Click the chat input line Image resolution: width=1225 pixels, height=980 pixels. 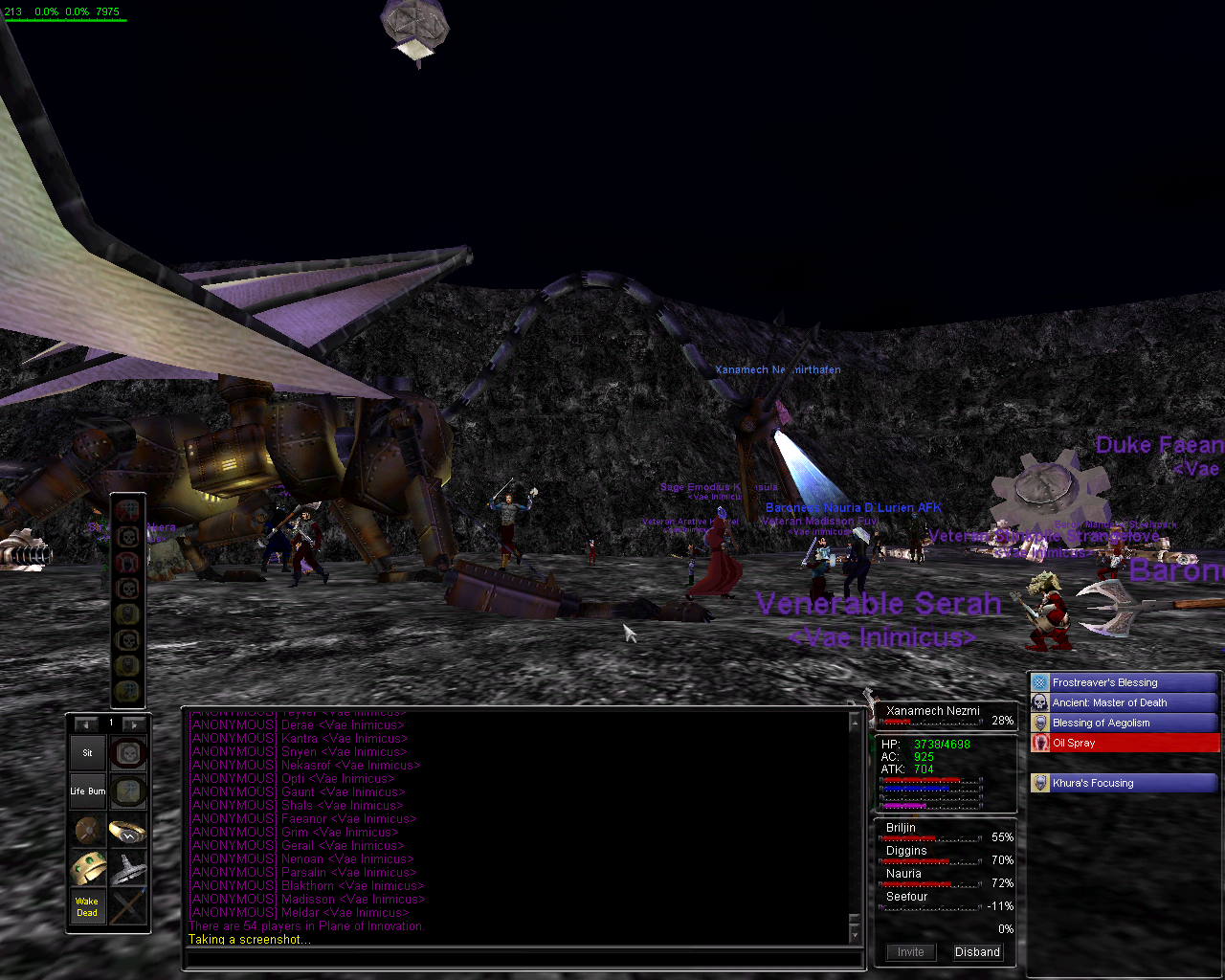(522, 958)
